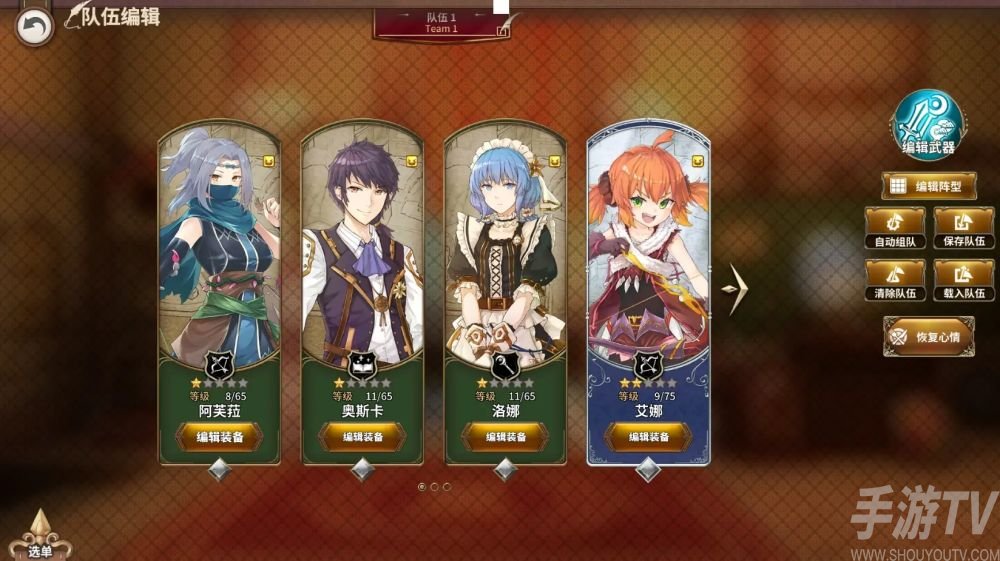The image size is (1000, 561).
Task: Choose 自动组队 auto team
Action: click(x=894, y=228)
